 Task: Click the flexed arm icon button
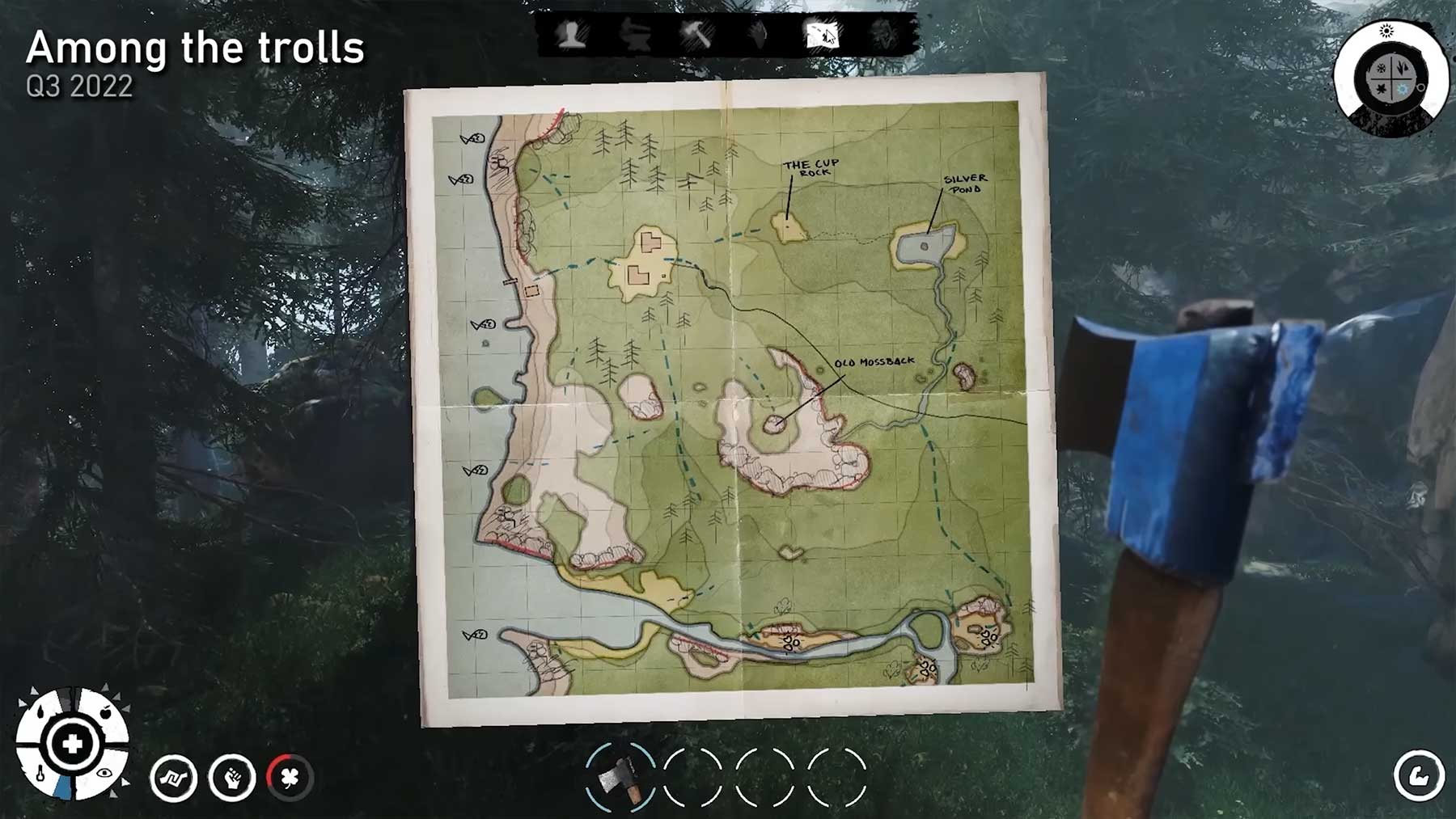[1419, 776]
